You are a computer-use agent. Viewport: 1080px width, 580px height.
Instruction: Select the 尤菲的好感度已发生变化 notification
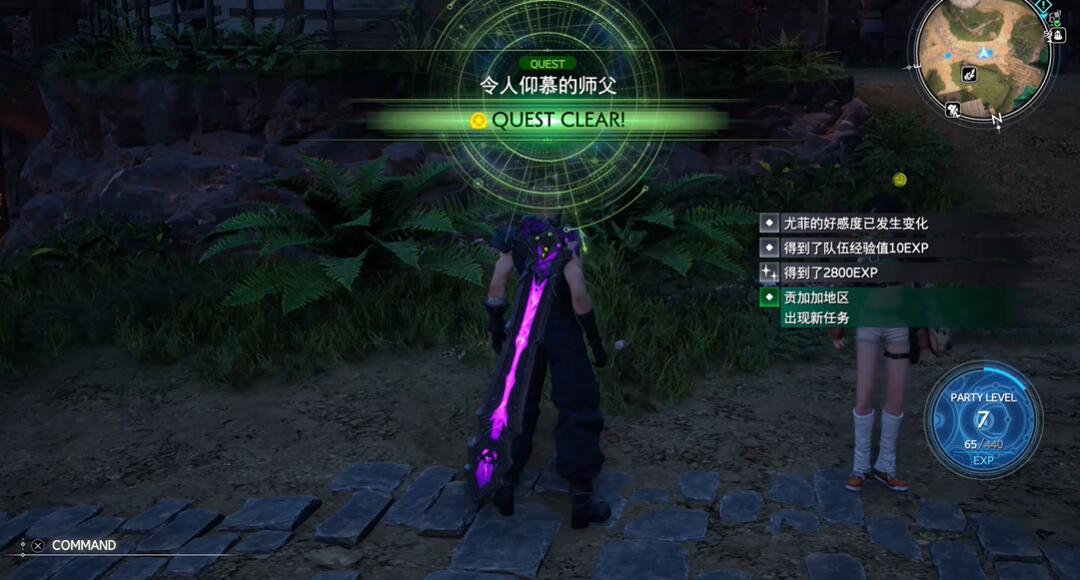[855, 223]
